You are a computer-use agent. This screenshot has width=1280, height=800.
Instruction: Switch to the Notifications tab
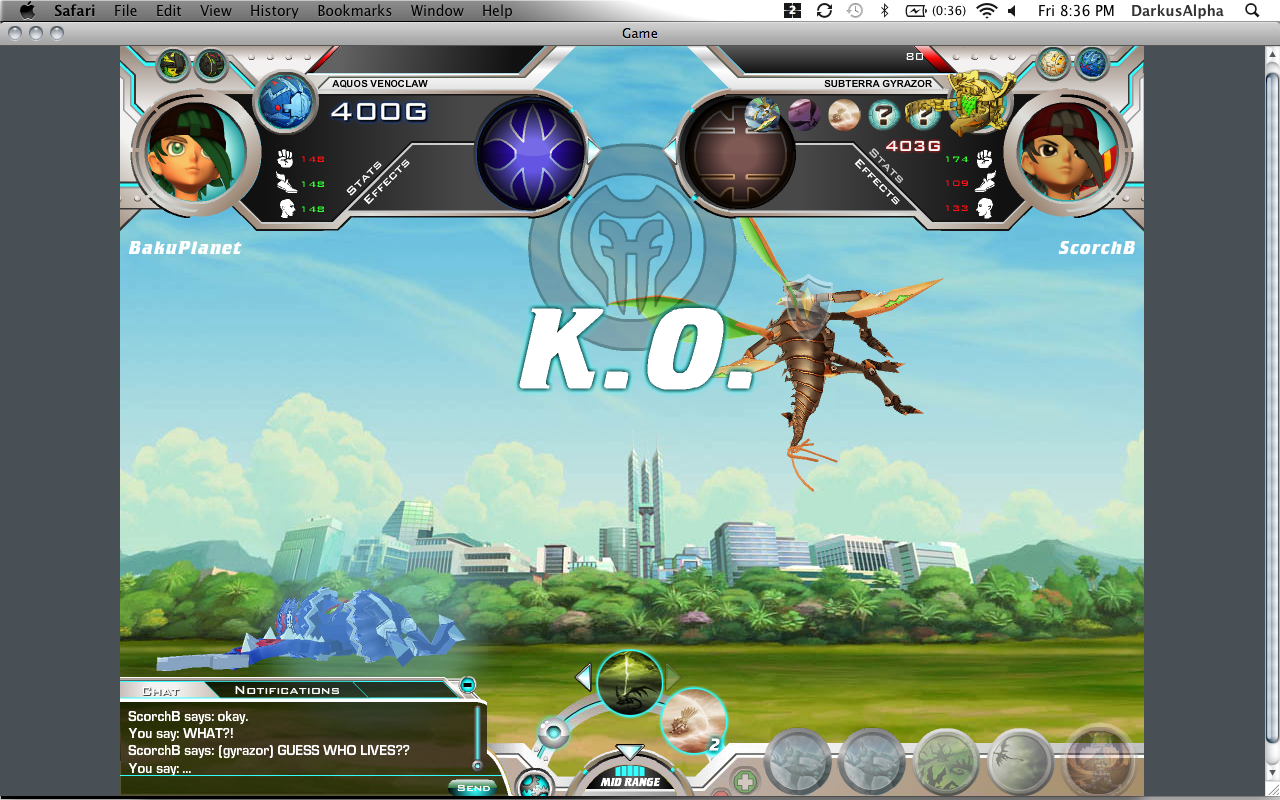pyautogui.click(x=287, y=690)
